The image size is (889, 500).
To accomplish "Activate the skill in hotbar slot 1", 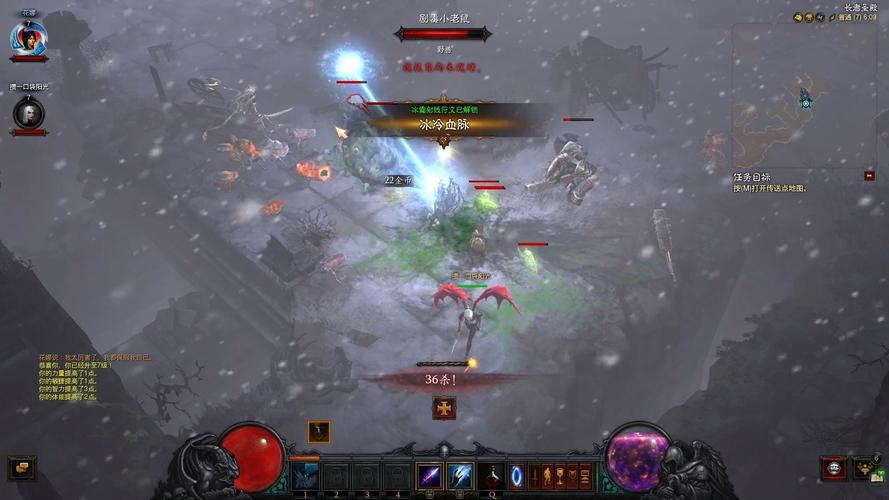I will pyautogui.click(x=305, y=476).
